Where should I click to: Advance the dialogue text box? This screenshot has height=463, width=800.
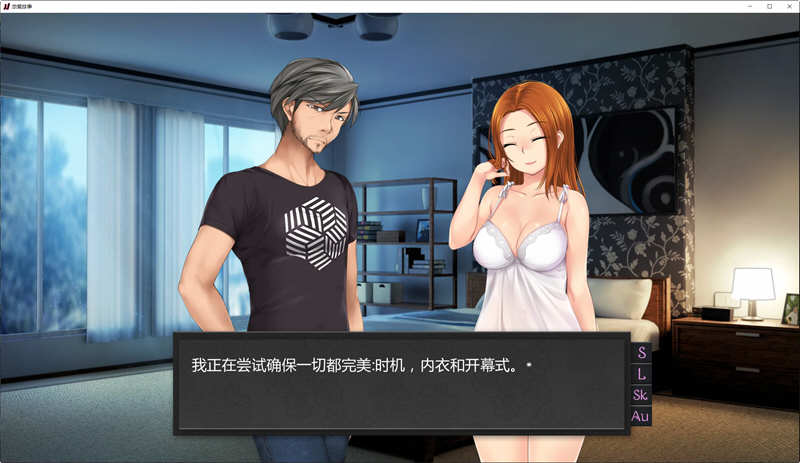(x=402, y=383)
